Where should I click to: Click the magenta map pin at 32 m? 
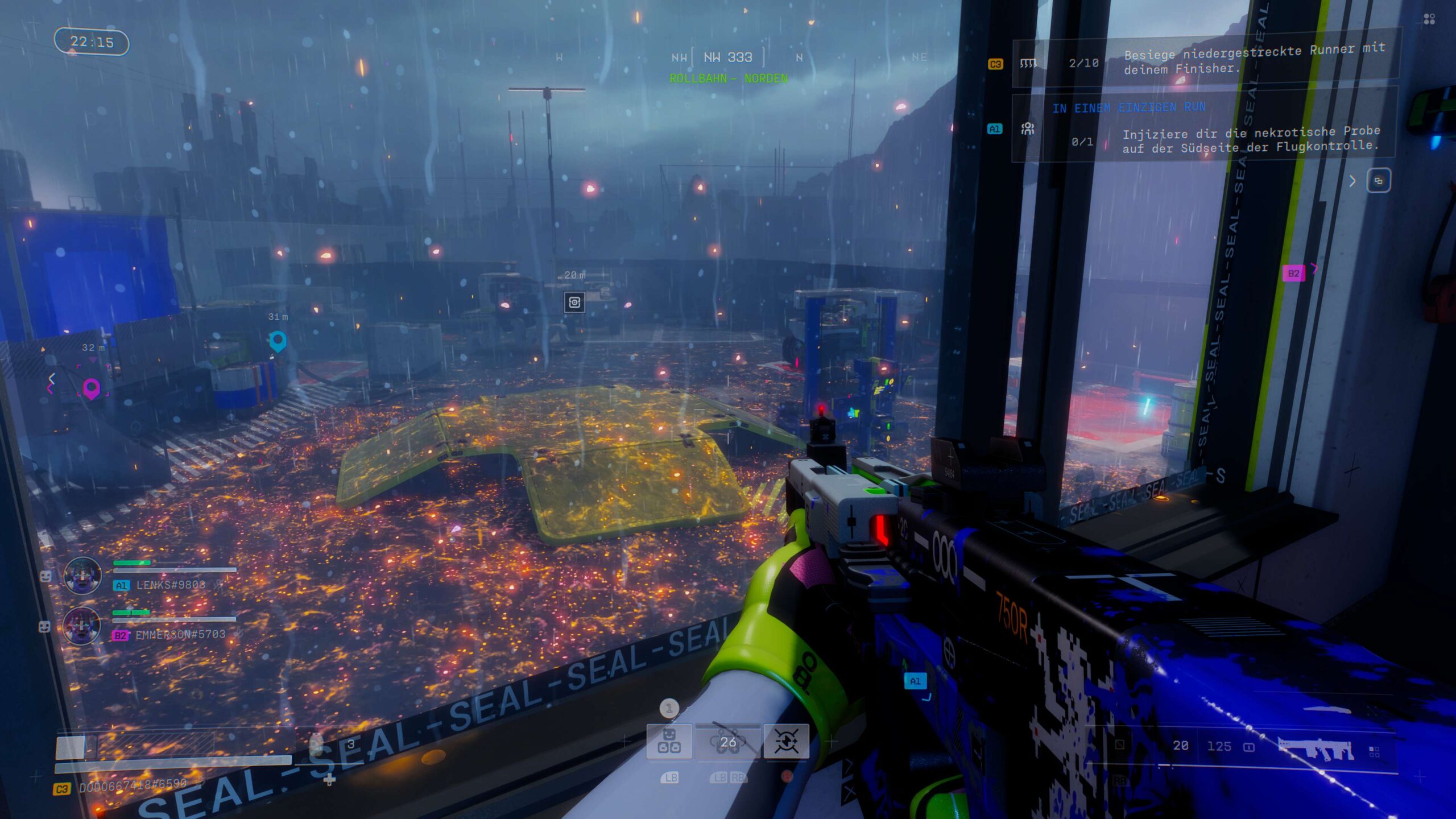point(92,389)
